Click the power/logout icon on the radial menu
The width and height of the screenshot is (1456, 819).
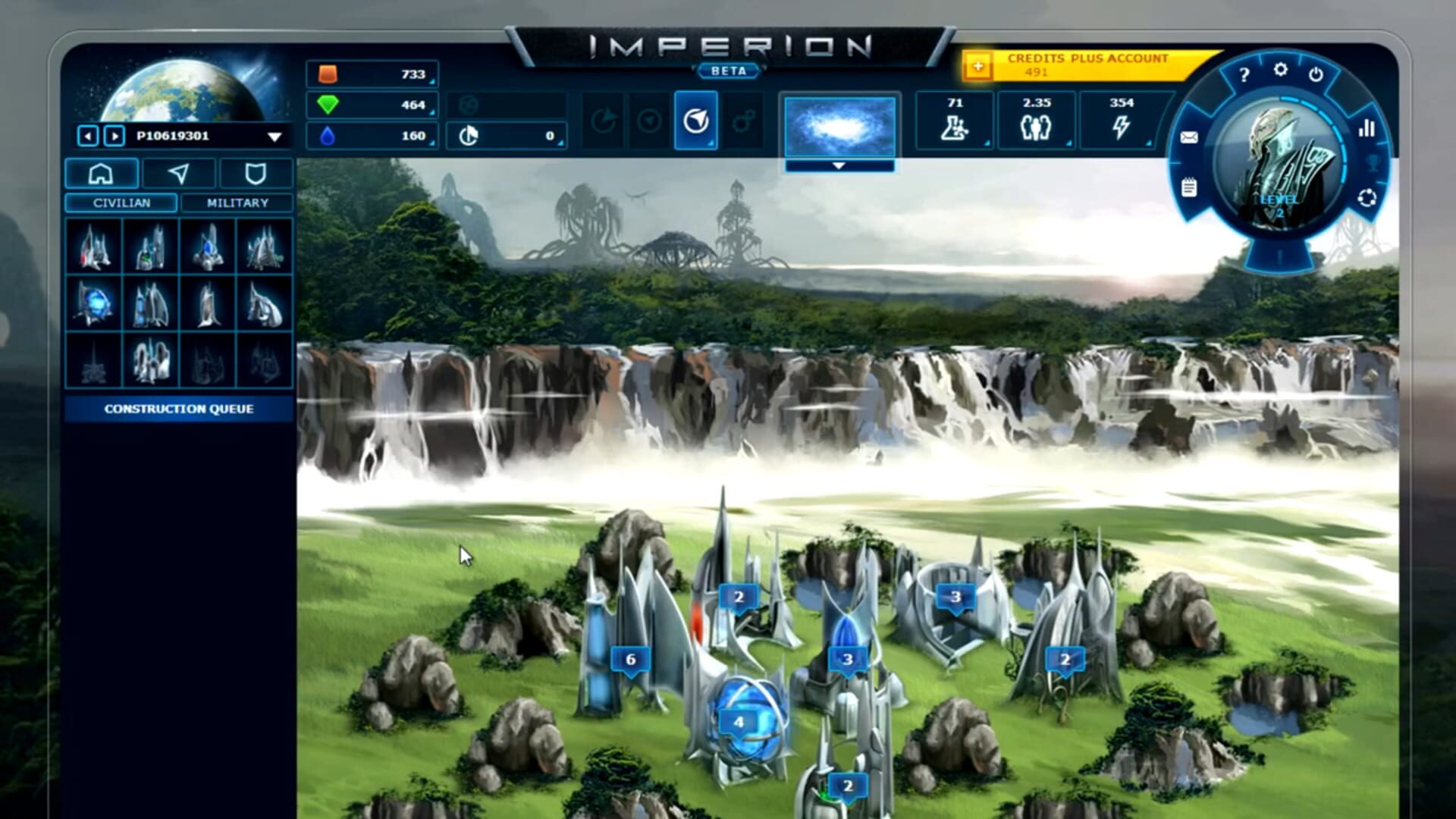(1317, 74)
